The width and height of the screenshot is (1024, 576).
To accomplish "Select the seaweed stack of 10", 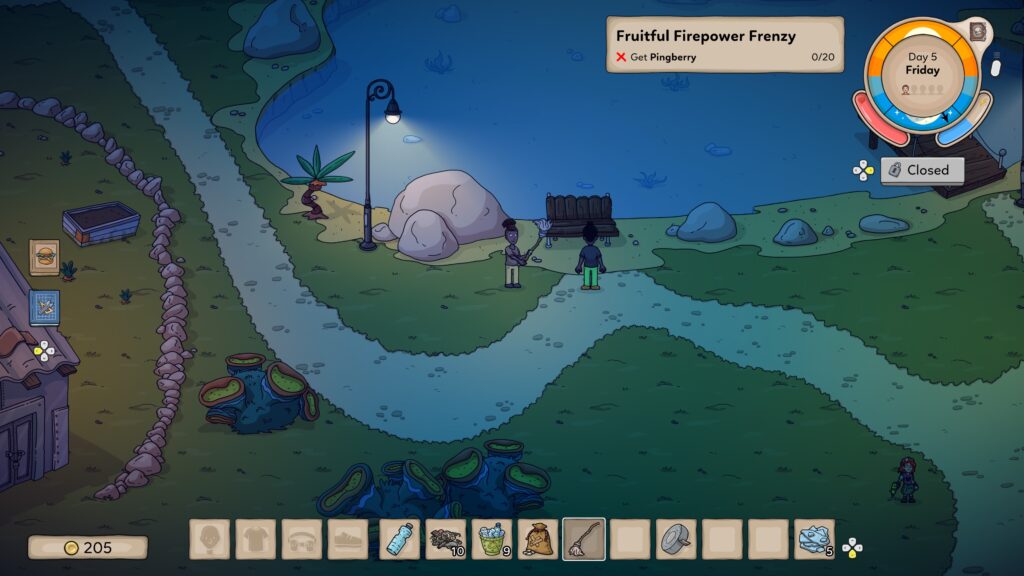I will [x=445, y=539].
